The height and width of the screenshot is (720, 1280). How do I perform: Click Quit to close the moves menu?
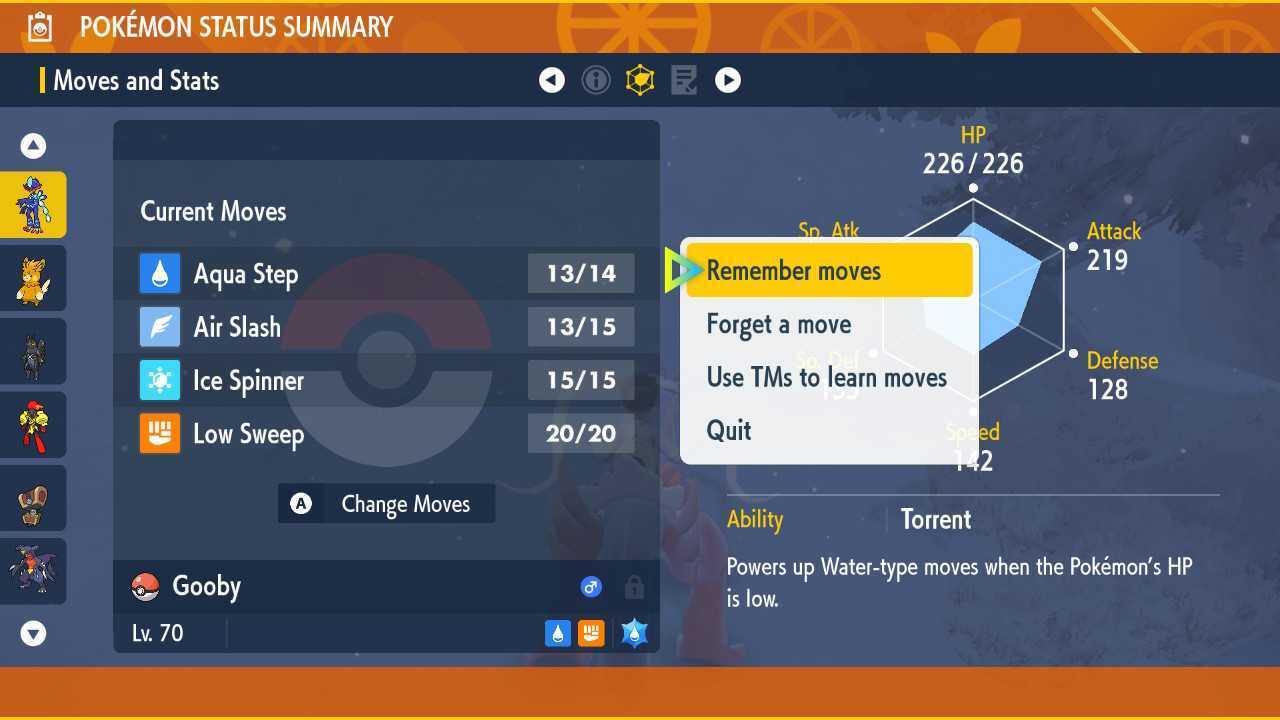pos(729,430)
